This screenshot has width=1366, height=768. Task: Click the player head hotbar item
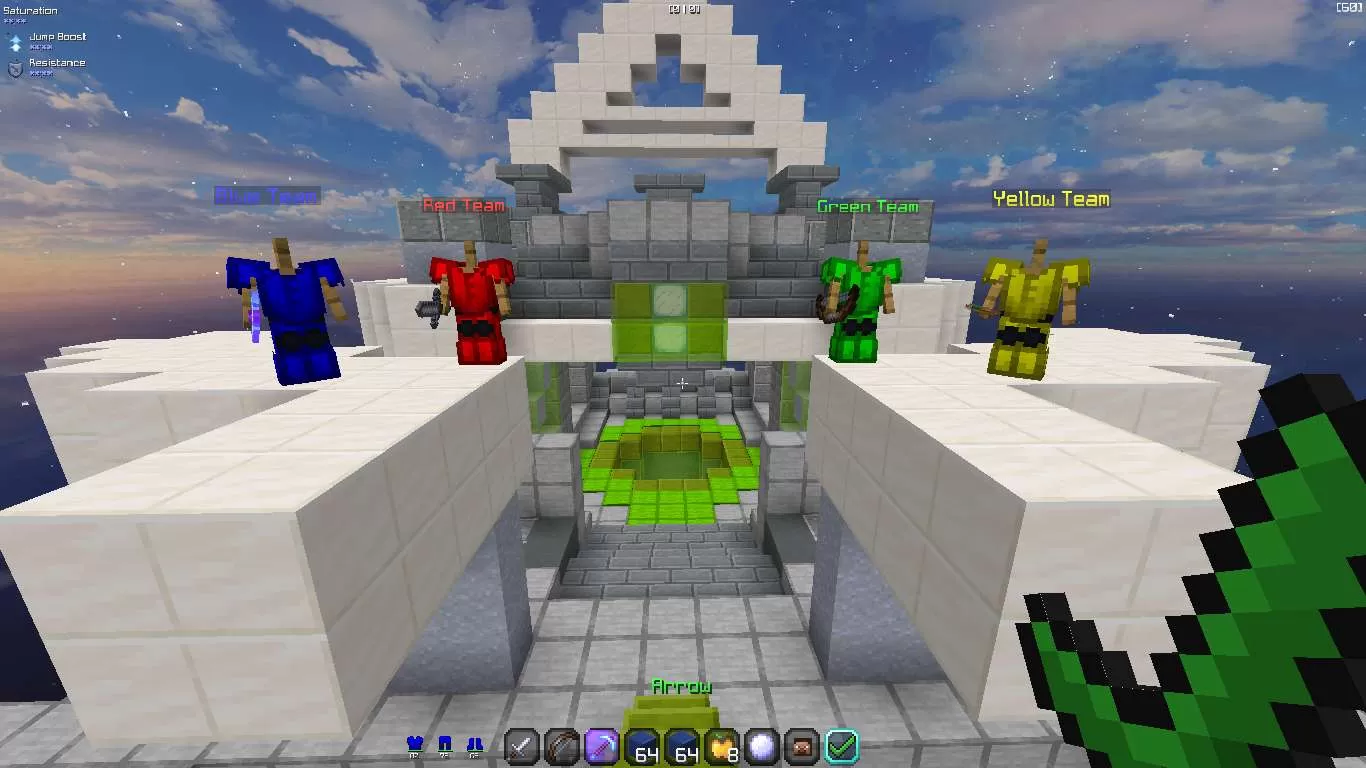[x=802, y=746]
